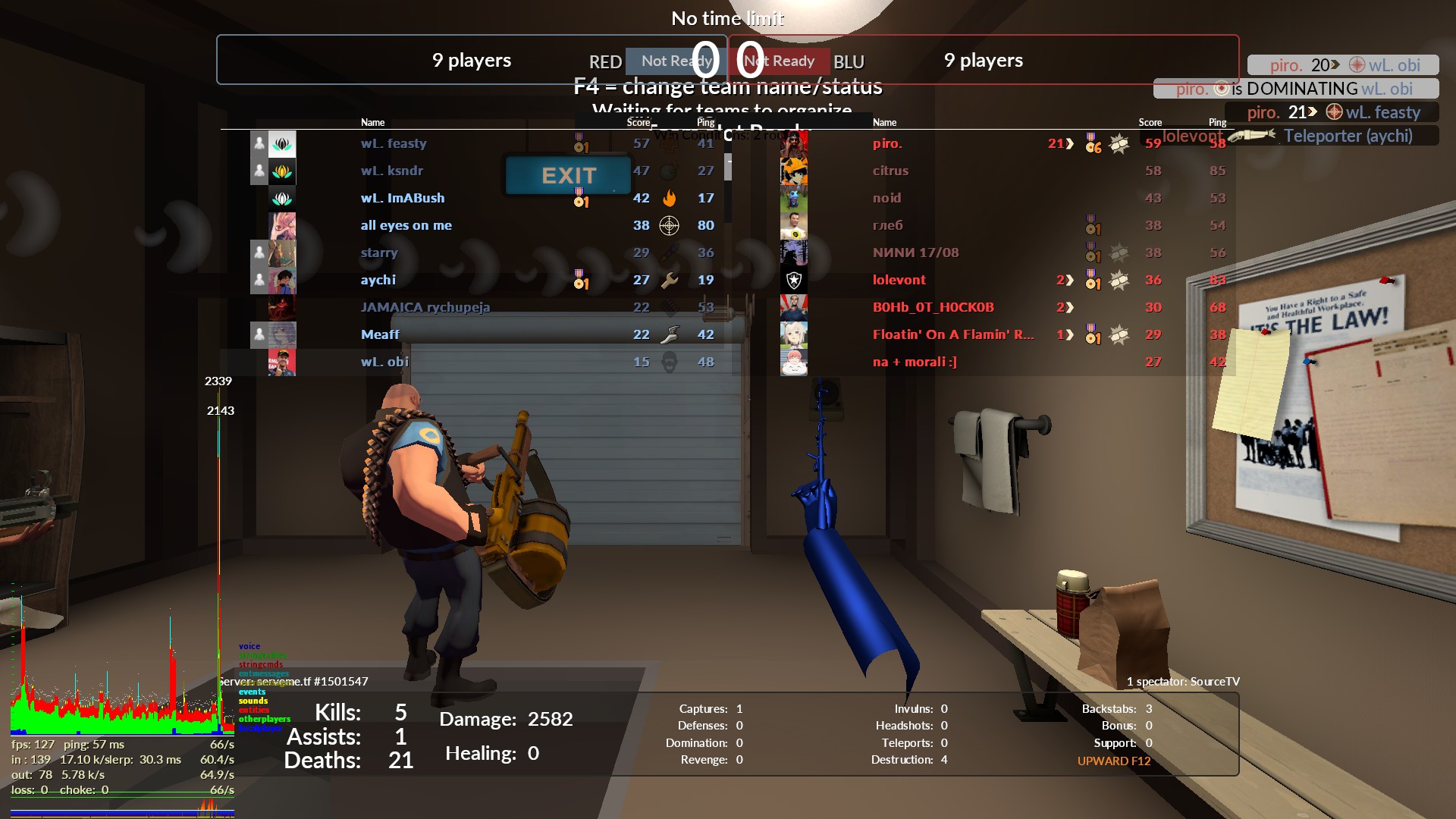The image size is (1456, 819).
Task: Choose B0Hb_0T_H0CK0B from the BLU list
Action: coord(933,307)
